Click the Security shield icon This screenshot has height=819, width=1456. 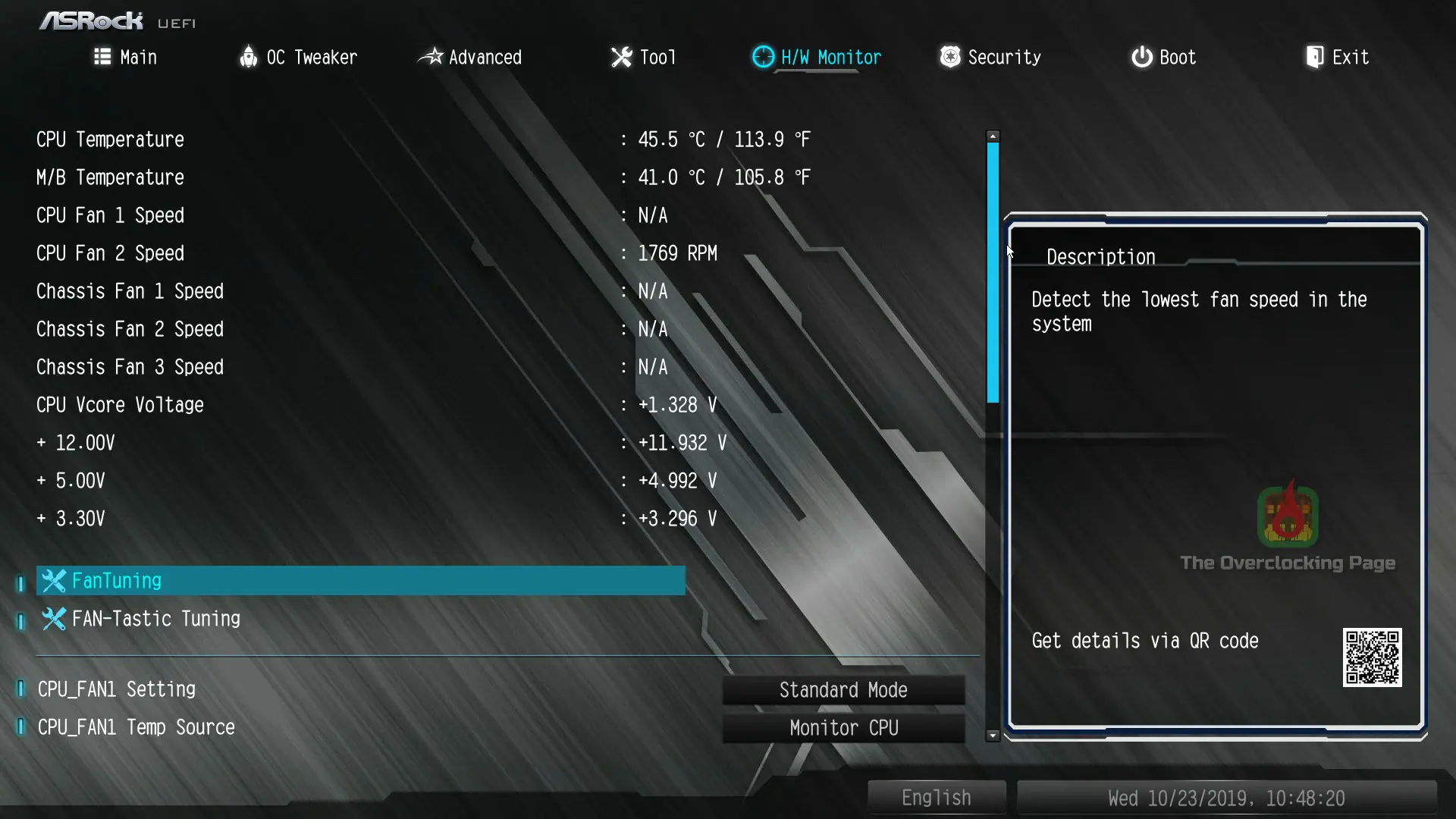949,57
